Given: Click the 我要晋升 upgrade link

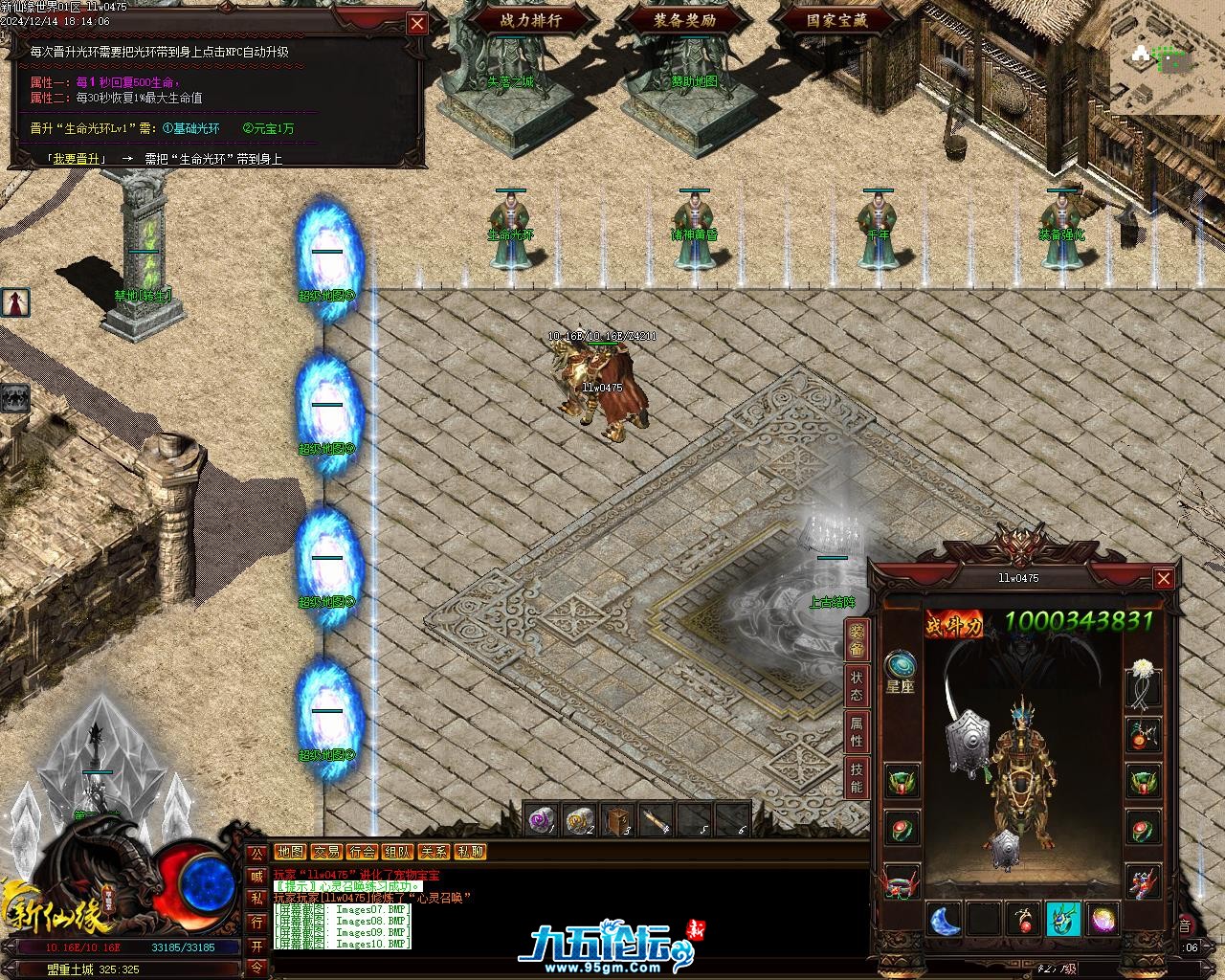Looking at the screenshot, I should coord(77,159).
